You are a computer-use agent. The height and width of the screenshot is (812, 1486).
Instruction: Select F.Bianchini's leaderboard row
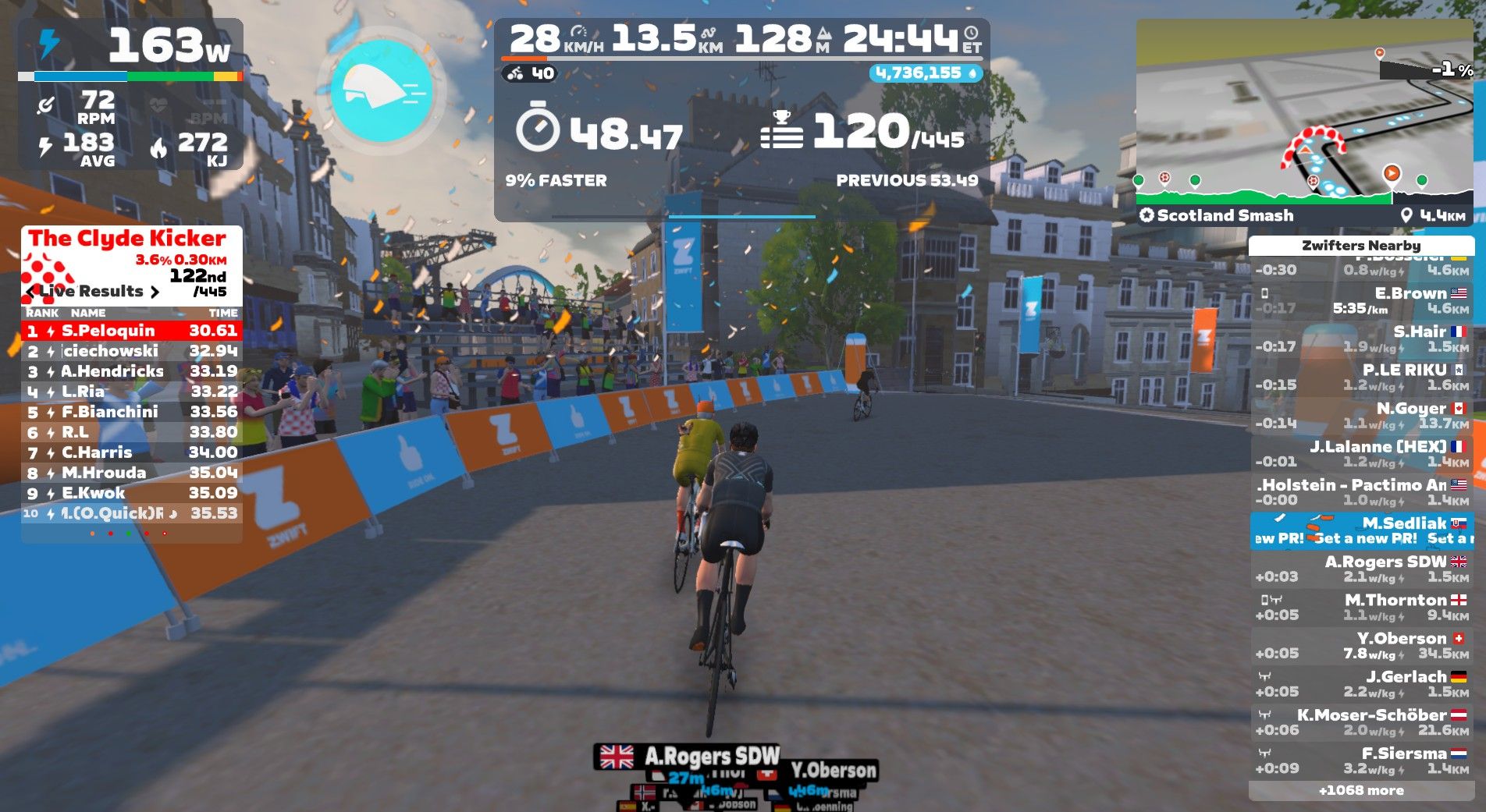131,412
